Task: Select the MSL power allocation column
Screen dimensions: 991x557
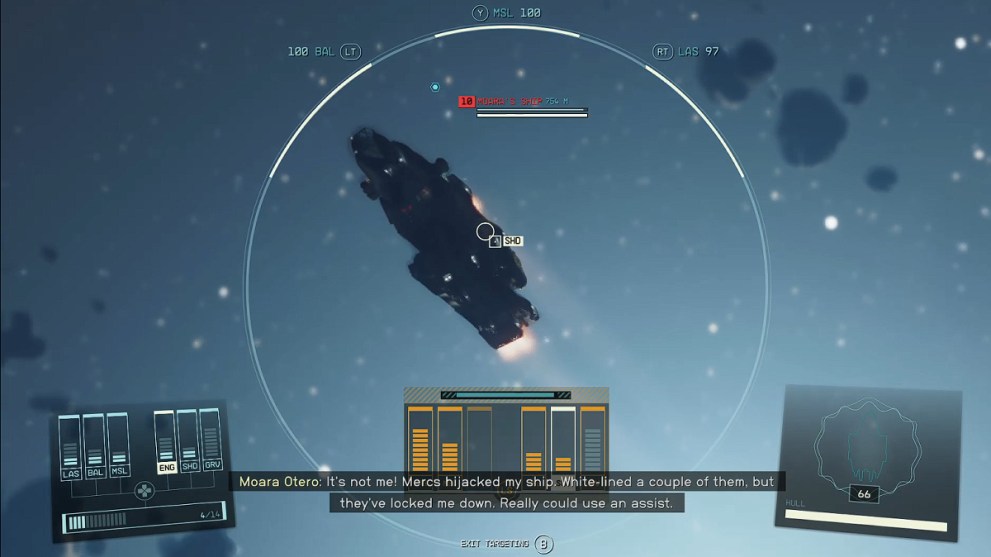Action: [119, 447]
